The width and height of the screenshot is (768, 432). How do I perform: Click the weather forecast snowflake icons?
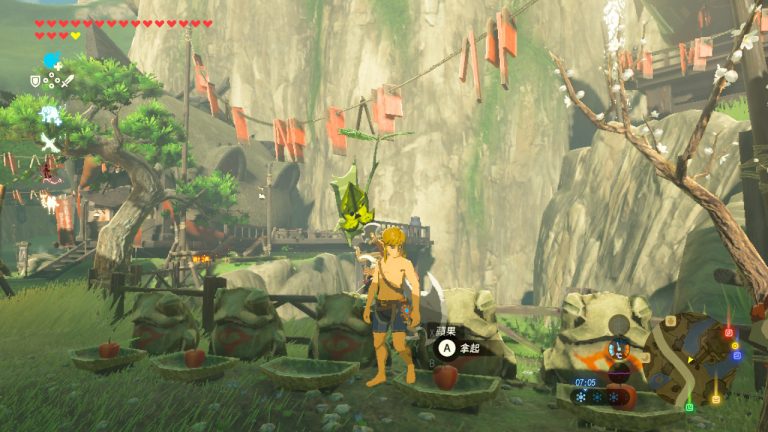[598, 396]
